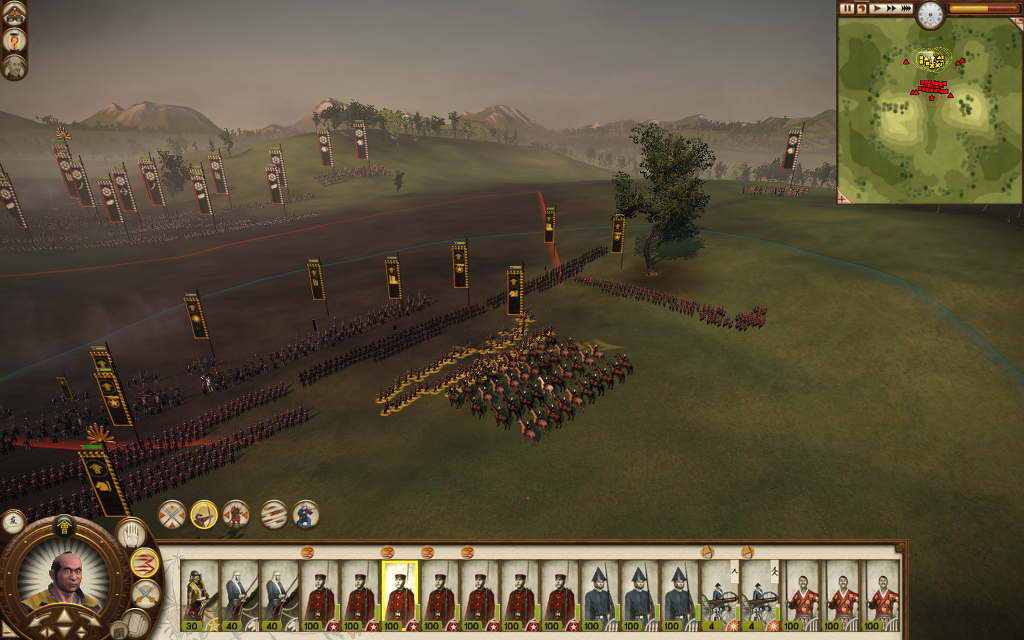This screenshot has width=1024, height=640.
Task: Pause the battle
Action: (x=847, y=8)
